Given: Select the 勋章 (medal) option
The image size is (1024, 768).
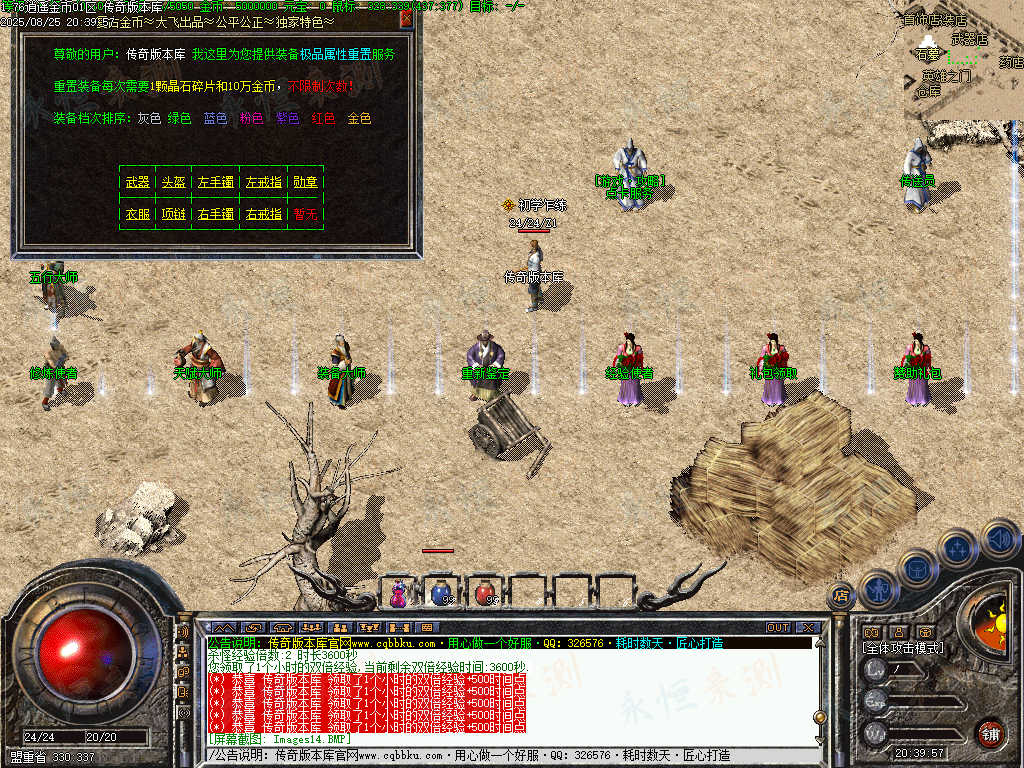Looking at the screenshot, I should [305, 182].
